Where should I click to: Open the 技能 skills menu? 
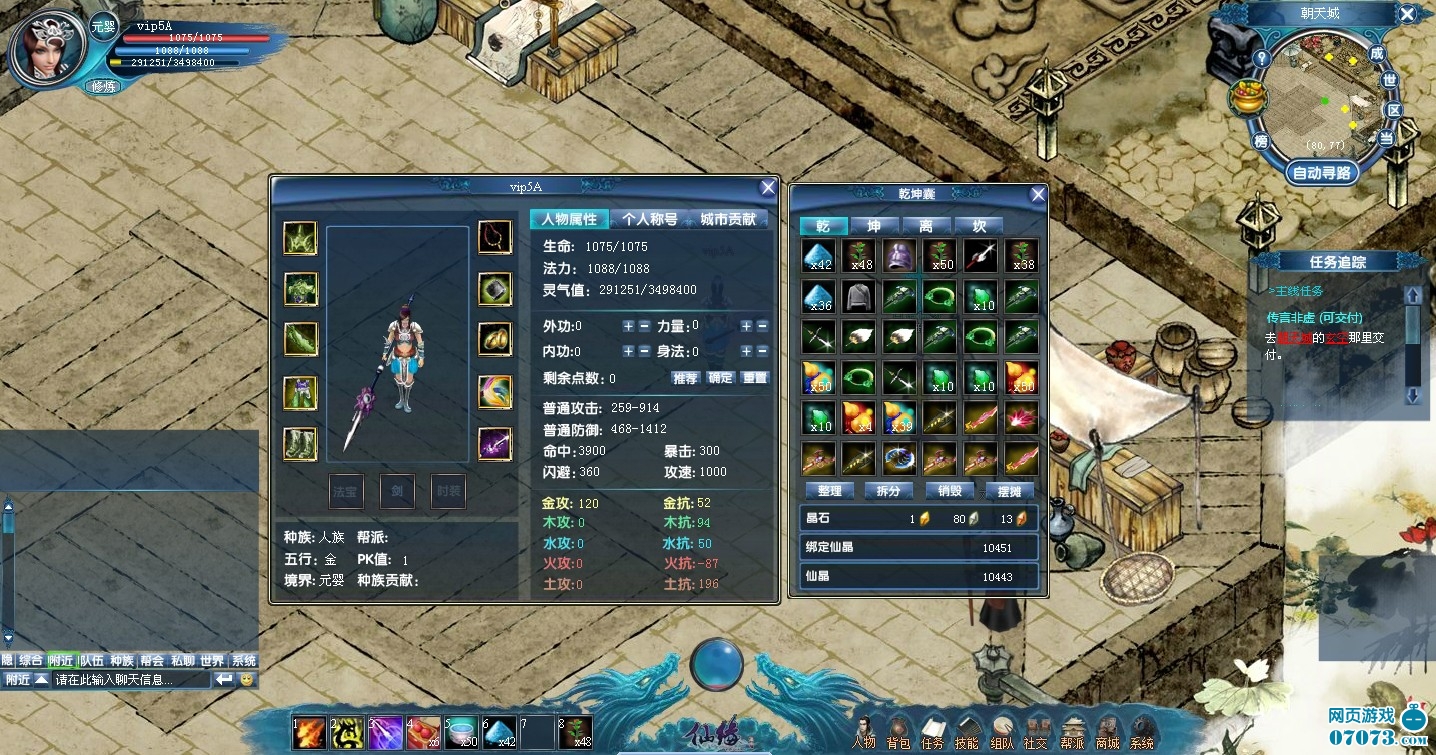coord(966,733)
